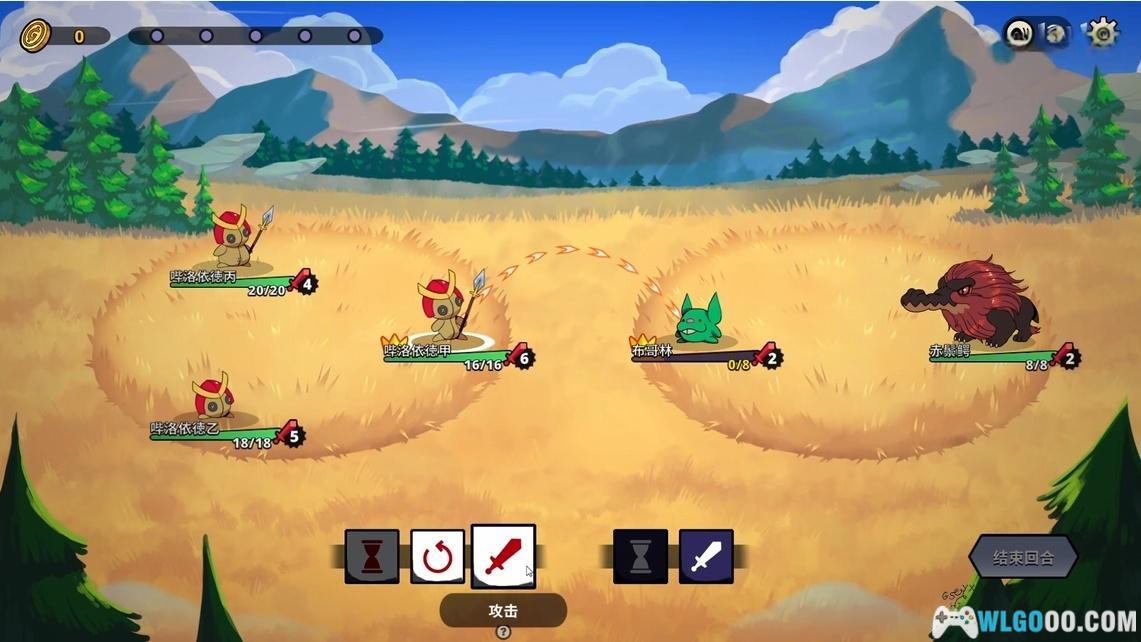Click the white sword enemy action card
Image resolution: width=1141 pixels, height=642 pixels.
[x=706, y=557]
